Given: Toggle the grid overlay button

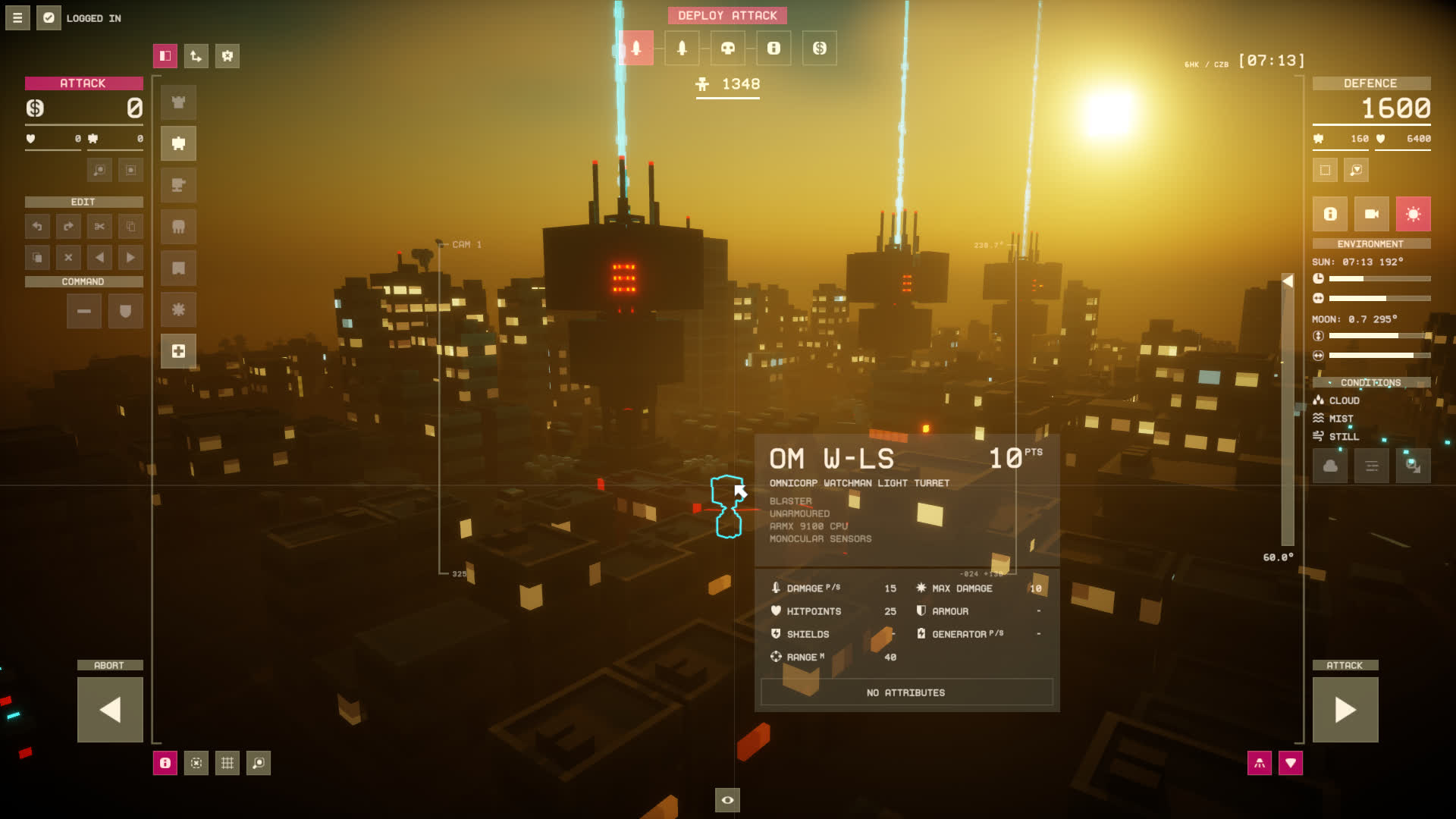Looking at the screenshot, I should coord(227,763).
